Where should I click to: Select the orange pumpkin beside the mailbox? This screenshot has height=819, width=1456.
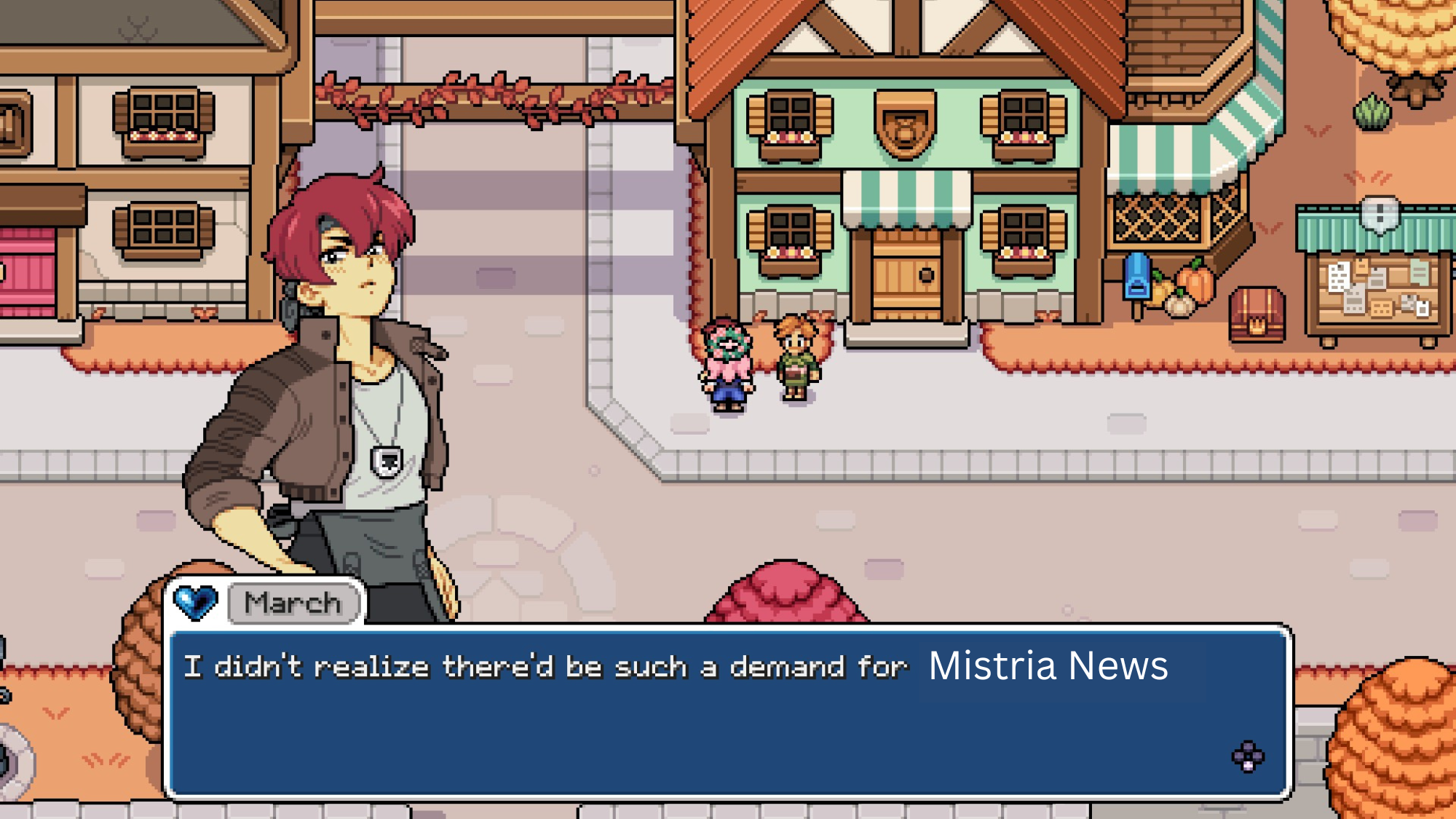tap(1195, 284)
